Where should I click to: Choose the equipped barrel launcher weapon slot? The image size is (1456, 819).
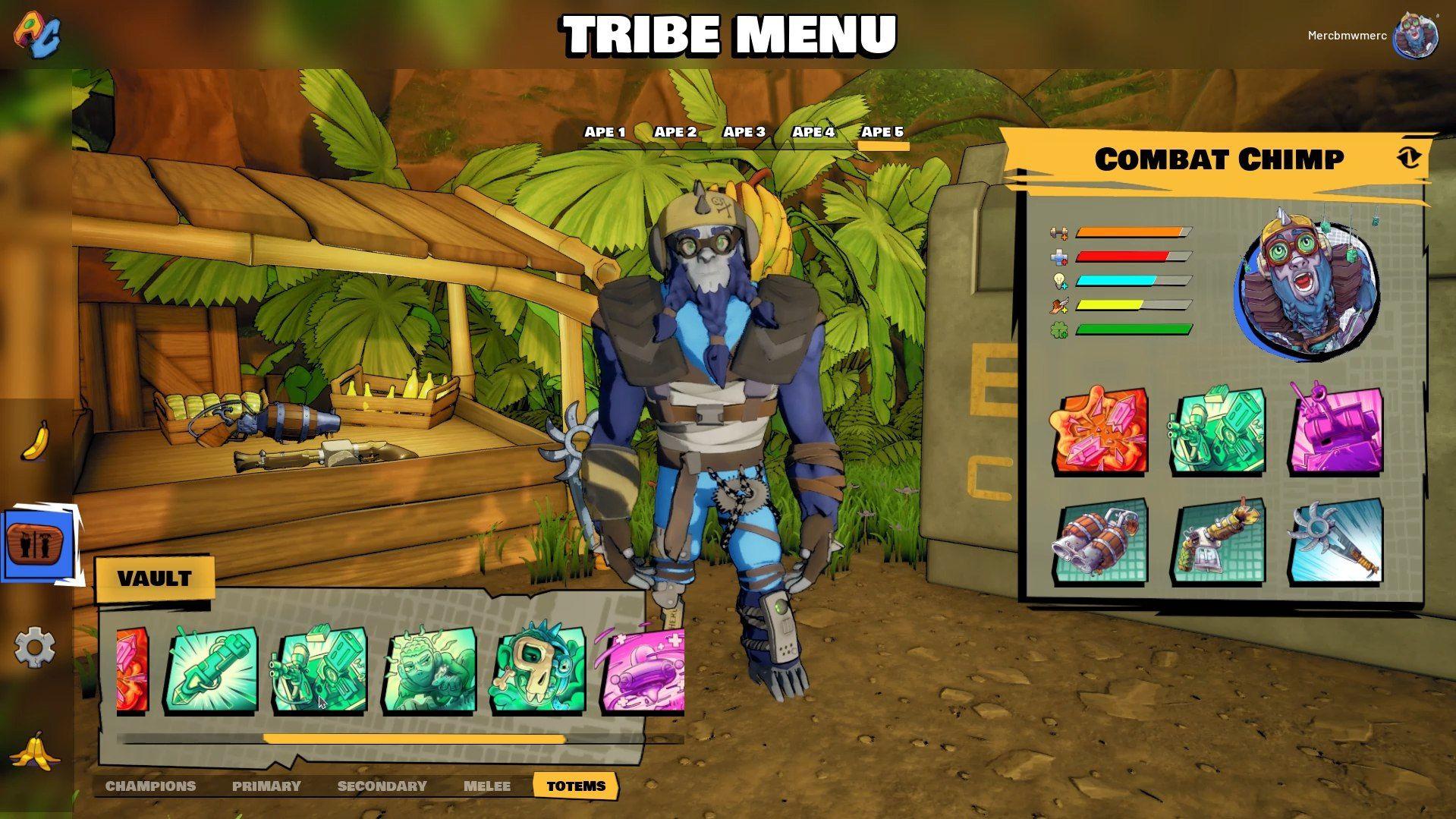pos(1100,541)
